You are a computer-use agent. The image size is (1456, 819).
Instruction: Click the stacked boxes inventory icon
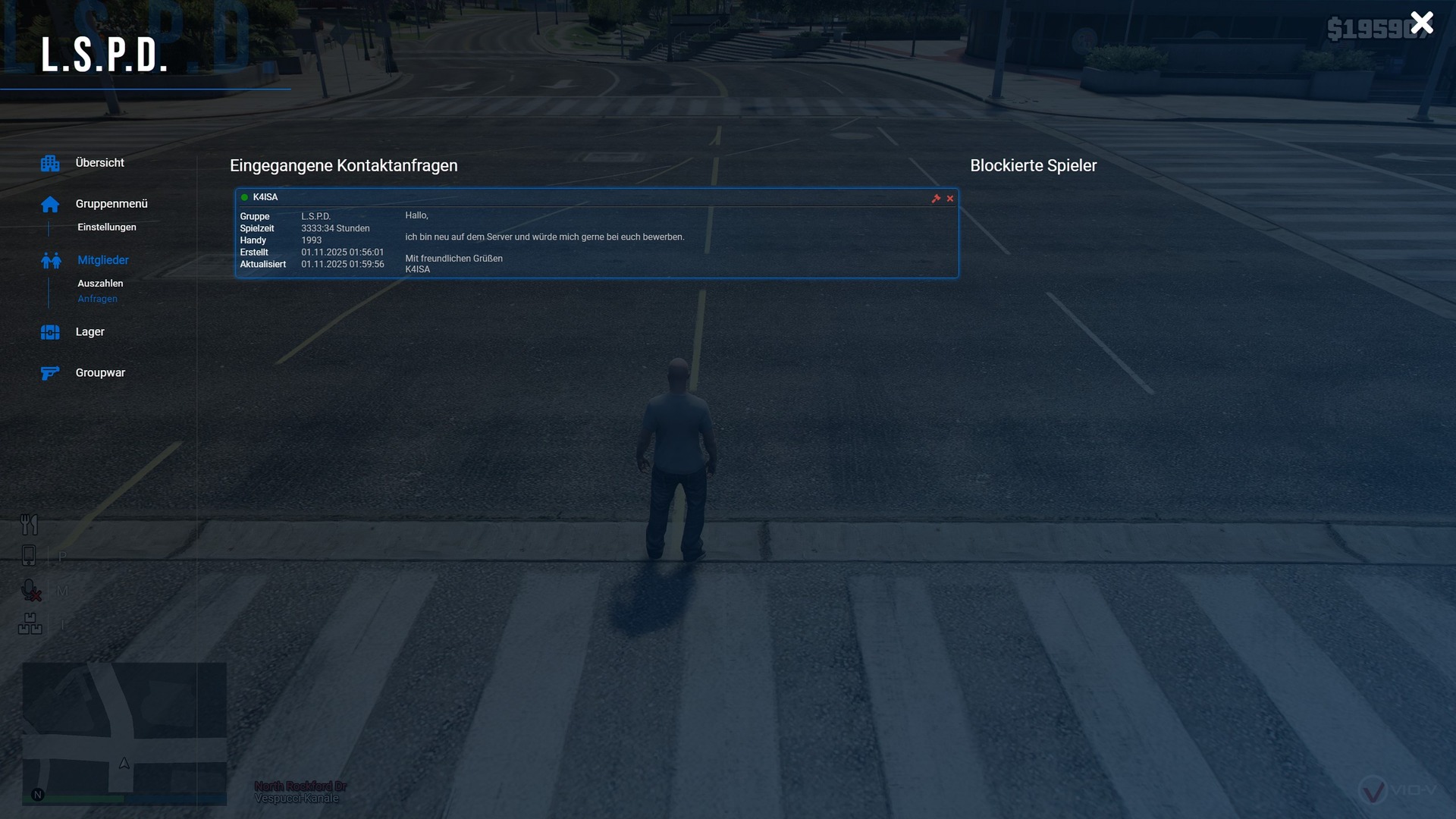click(30, 624)
